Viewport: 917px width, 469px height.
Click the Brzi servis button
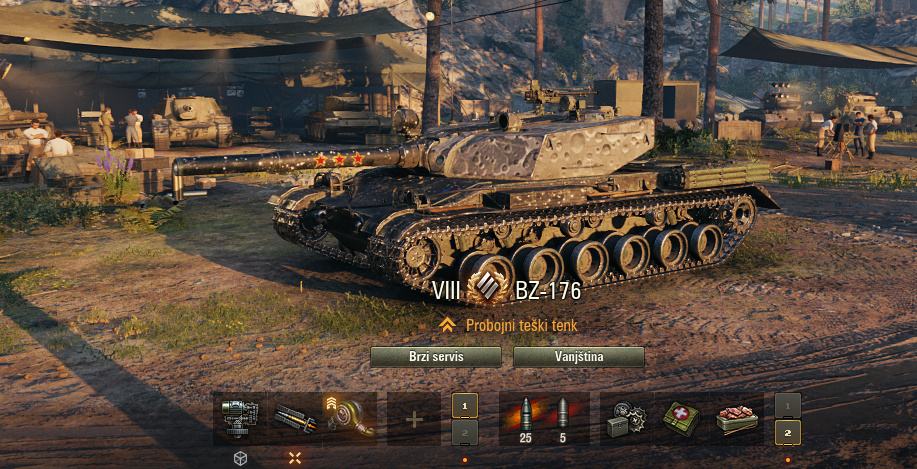tap(435, 358)
